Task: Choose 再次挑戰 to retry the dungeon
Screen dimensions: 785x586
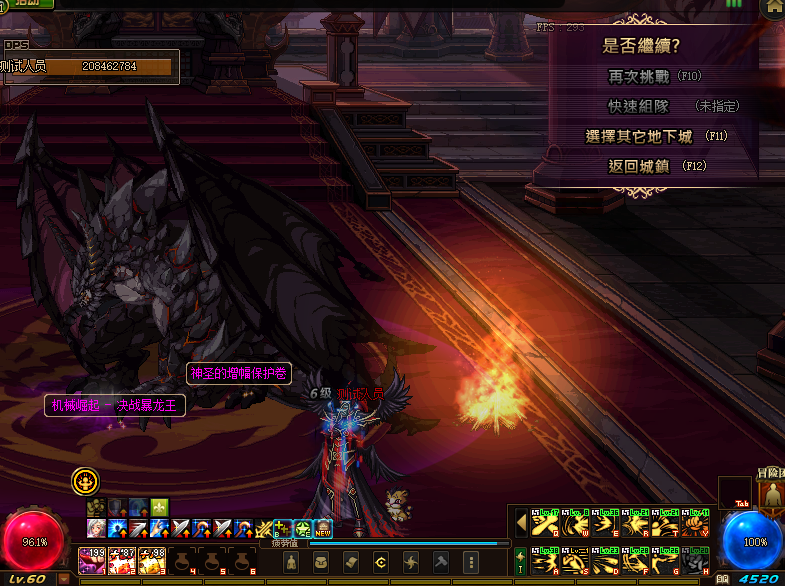Action: [x=640, y=76]
